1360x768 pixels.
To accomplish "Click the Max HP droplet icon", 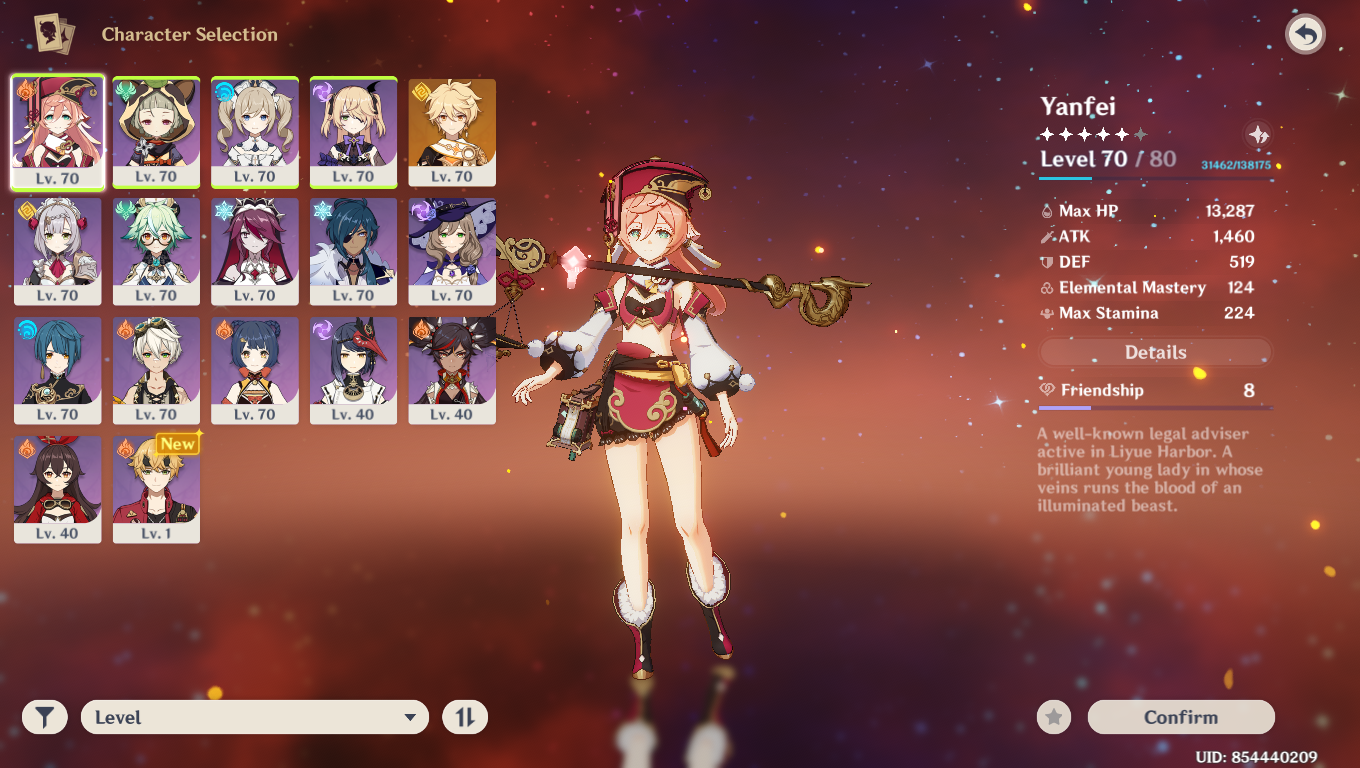I will [x=1046, y=210].
